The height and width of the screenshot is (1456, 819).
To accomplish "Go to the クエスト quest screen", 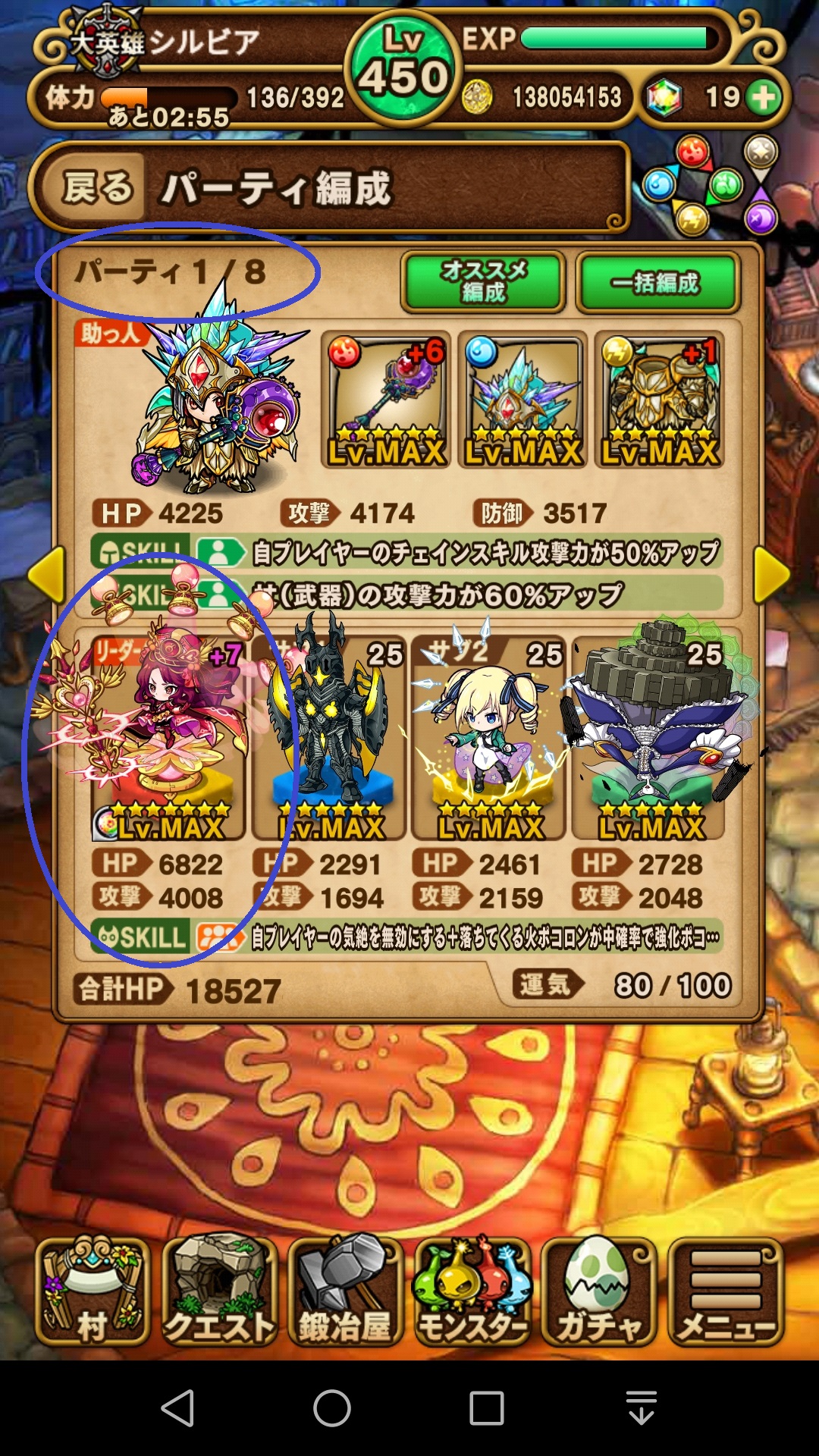I will pyautogui.click(x=219, y=1291).
